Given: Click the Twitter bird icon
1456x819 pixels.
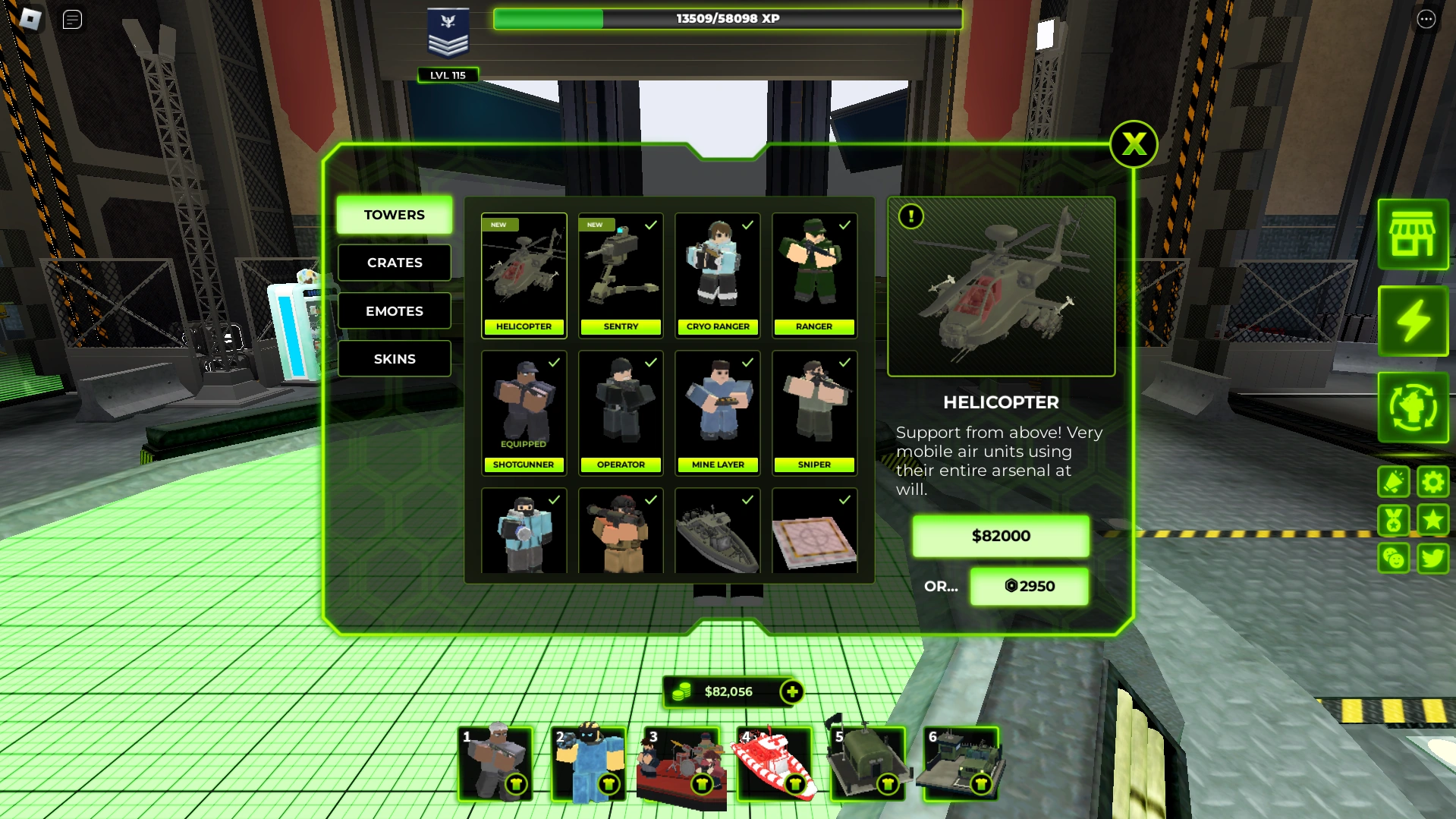Looking at the screenshot, I should pyautogui.click(x=1432, y=558).
